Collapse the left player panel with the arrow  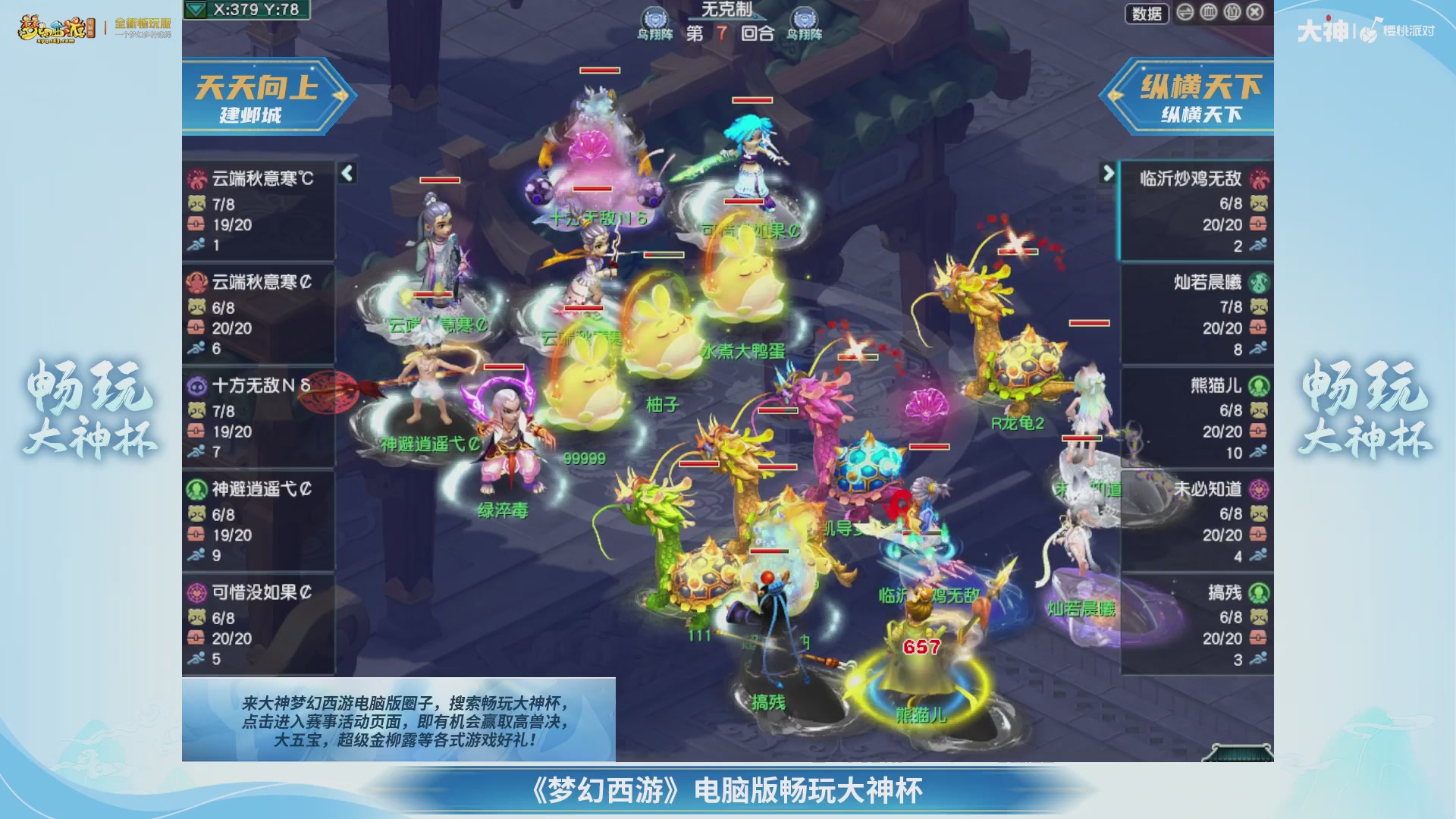346,173
